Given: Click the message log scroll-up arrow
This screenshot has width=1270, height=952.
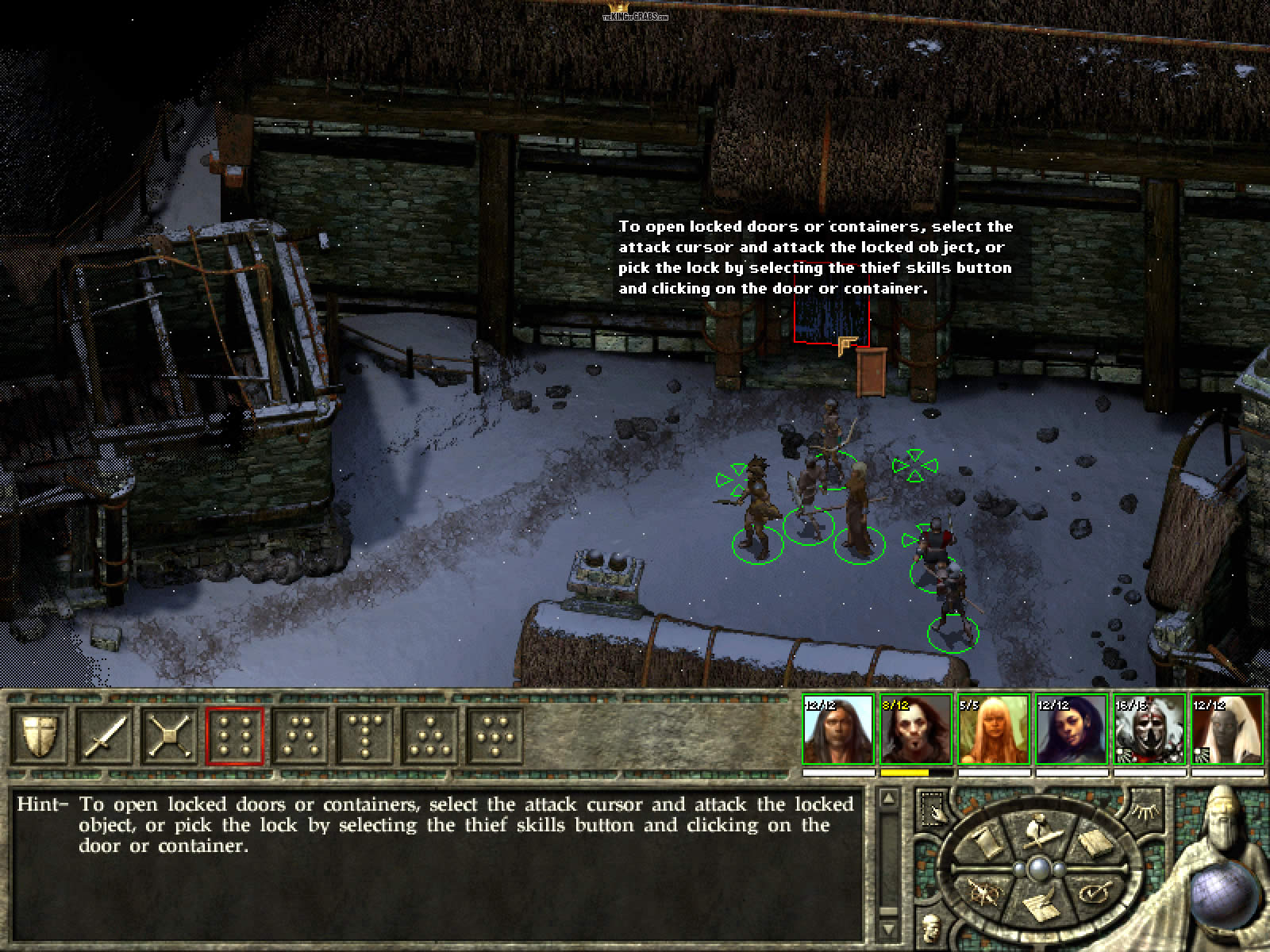Looking at the screenshot, I should [889, 799].
